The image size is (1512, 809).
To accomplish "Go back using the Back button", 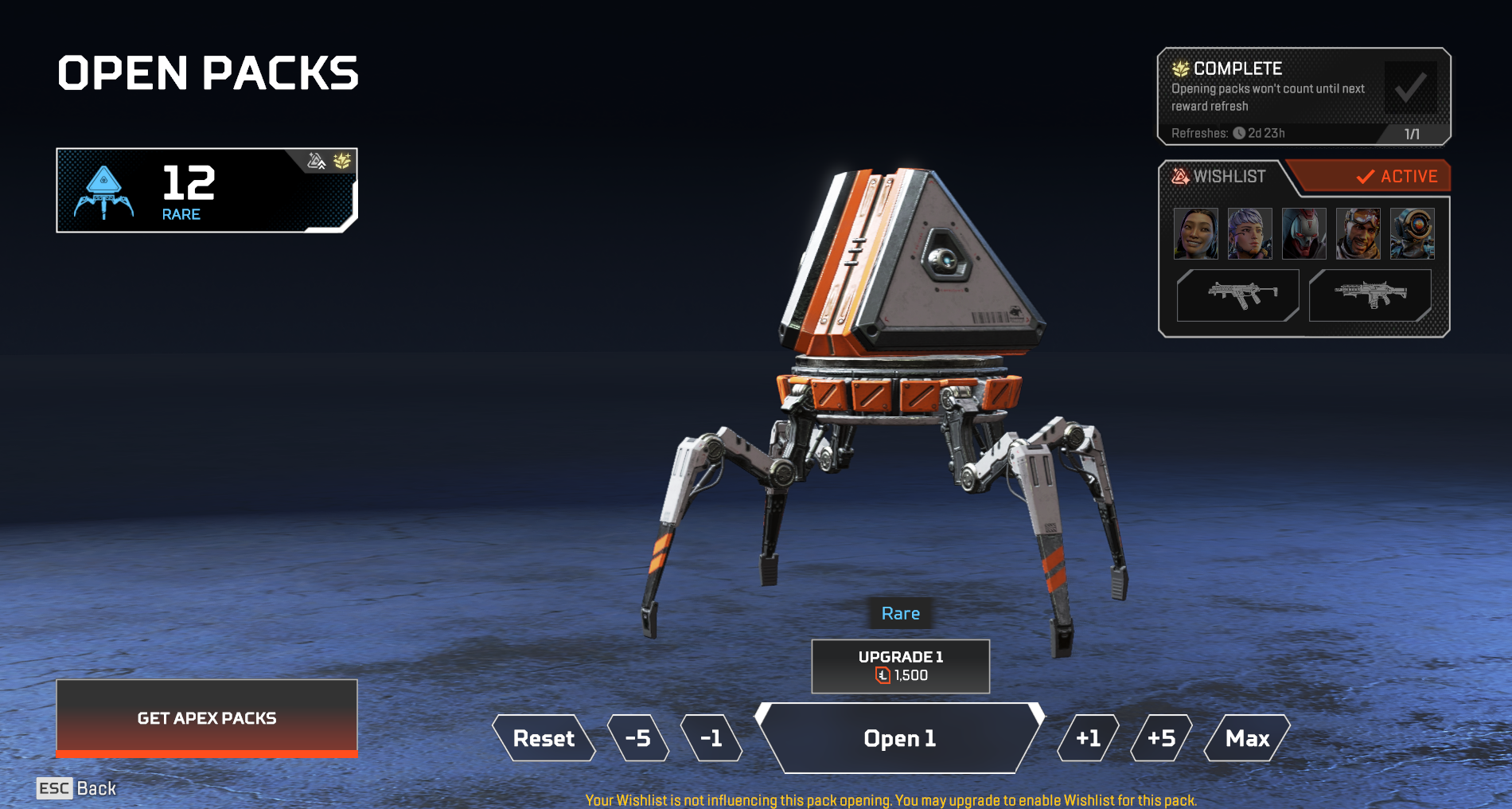I will (x=76, y=788).
